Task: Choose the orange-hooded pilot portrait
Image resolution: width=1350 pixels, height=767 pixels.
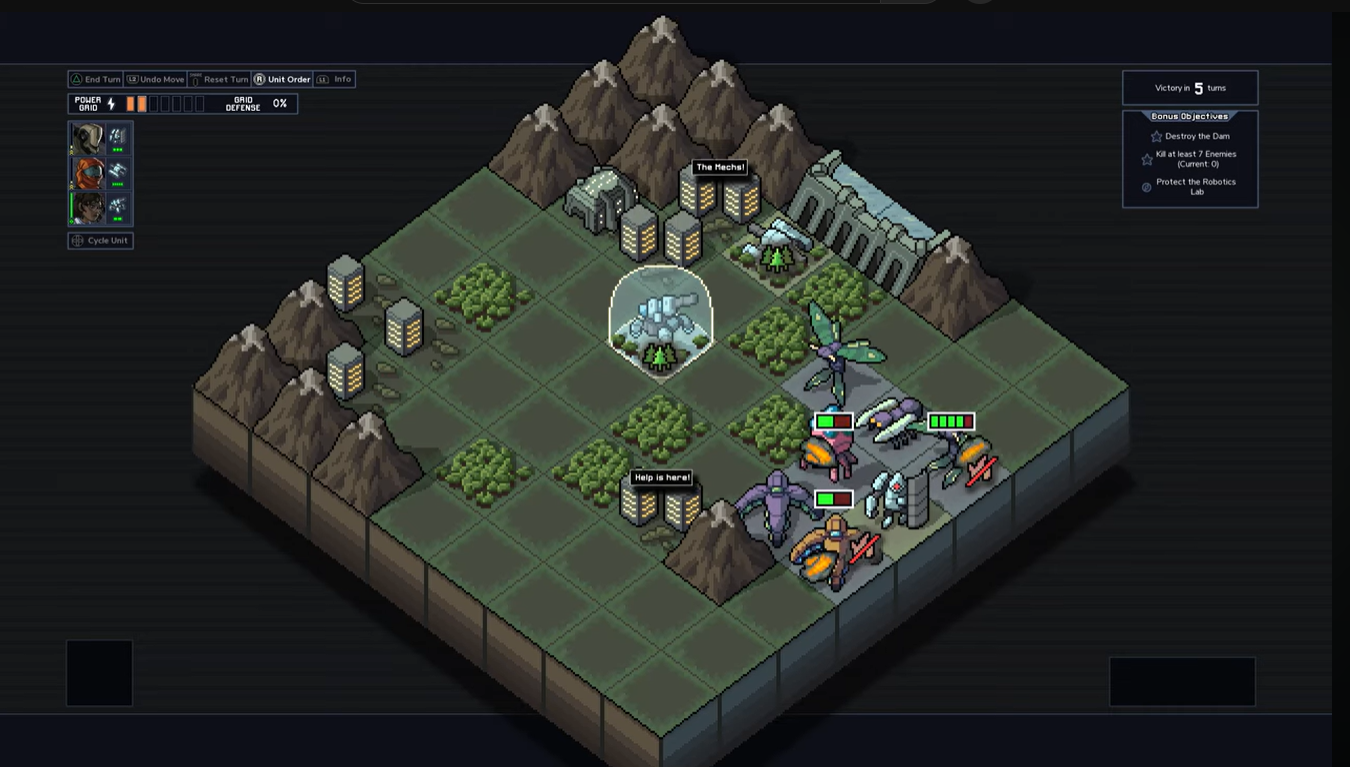Action: tap(87, 173)
